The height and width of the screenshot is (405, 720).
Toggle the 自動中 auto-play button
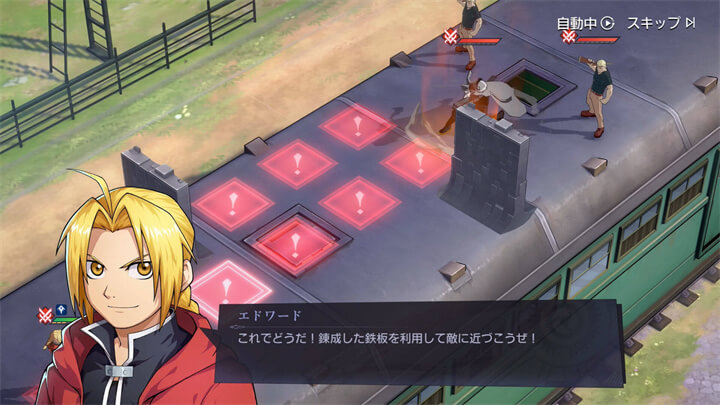(x=585, y=23)
